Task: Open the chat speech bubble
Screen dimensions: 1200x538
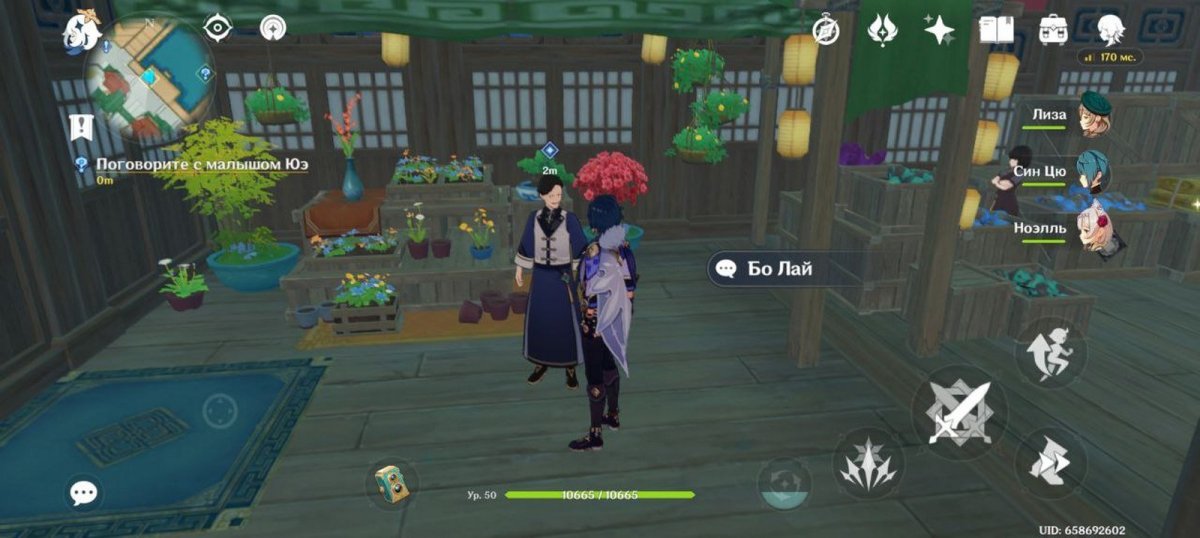Action: point(84,492)
